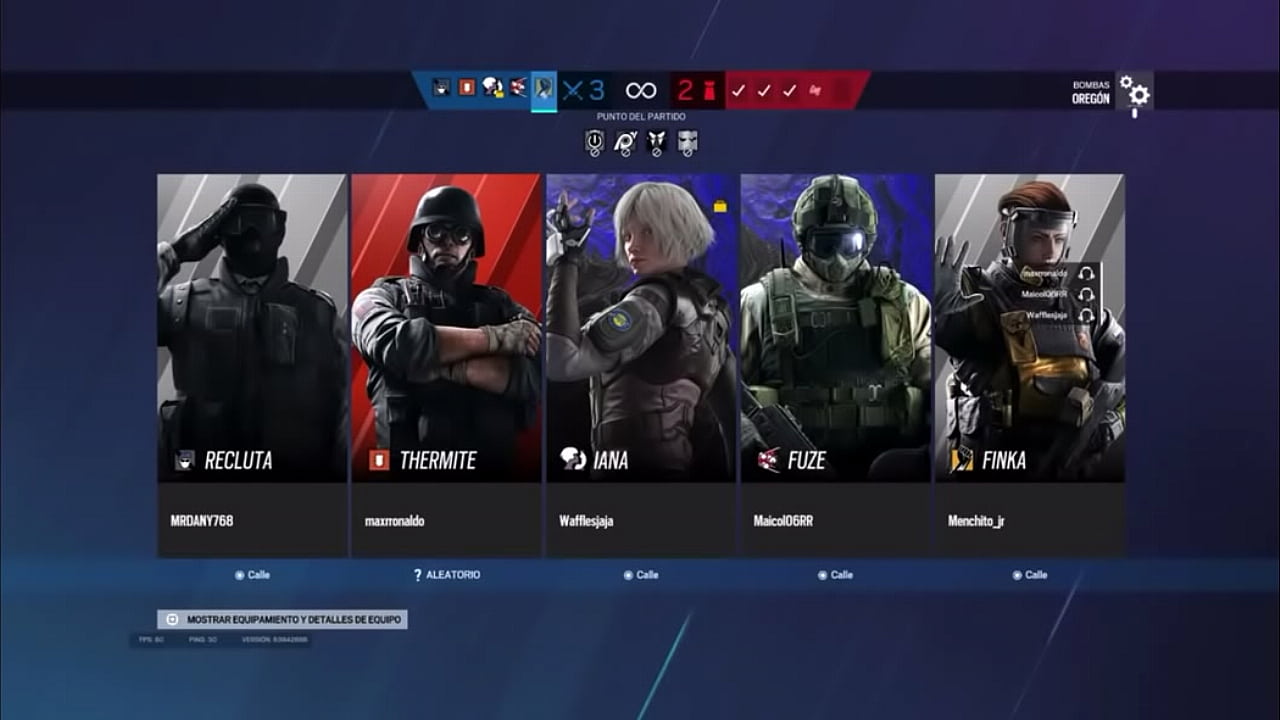Viewport: 1280px width, 720px height.
Task: Select the Recluta operator card
Action: (252, 328)
